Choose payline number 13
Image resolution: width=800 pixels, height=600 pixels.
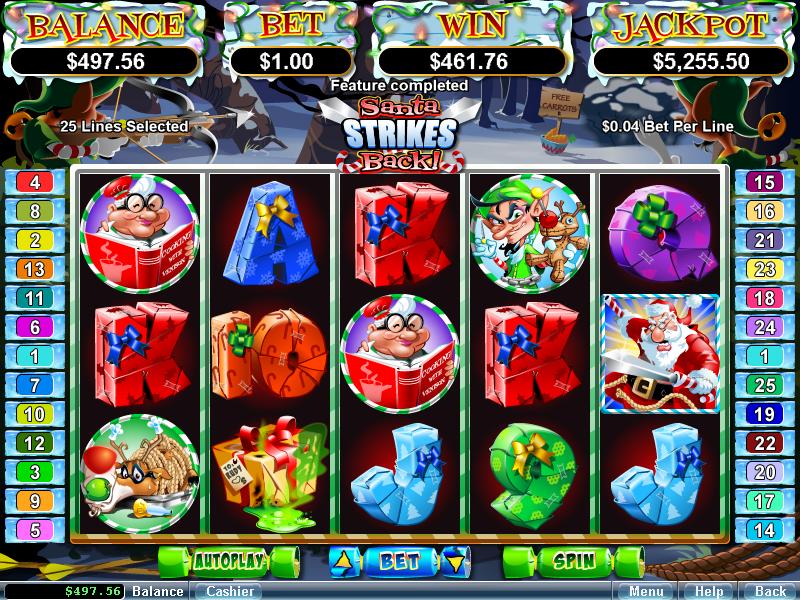click(35, 269)
